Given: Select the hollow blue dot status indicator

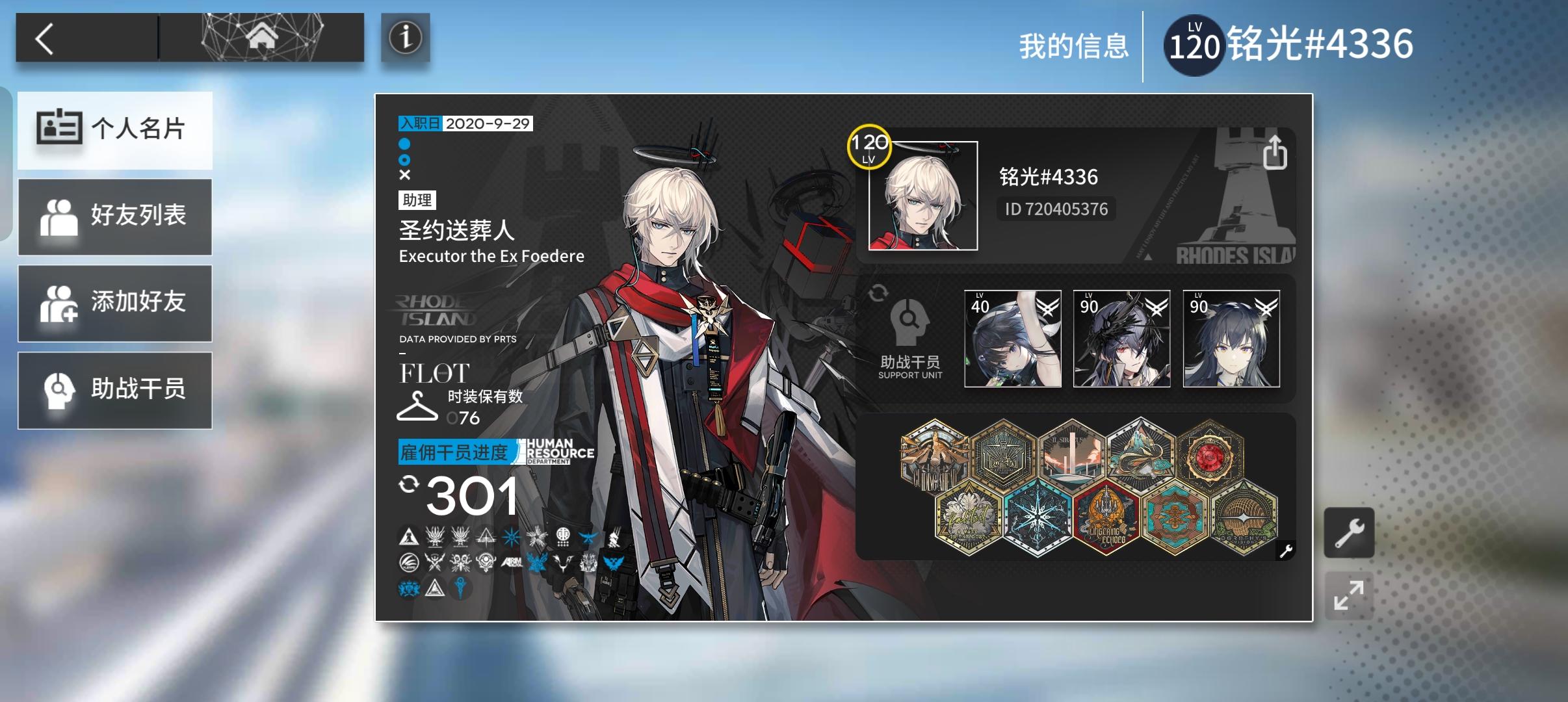Looking at the screenshot, I should [405, 159].
